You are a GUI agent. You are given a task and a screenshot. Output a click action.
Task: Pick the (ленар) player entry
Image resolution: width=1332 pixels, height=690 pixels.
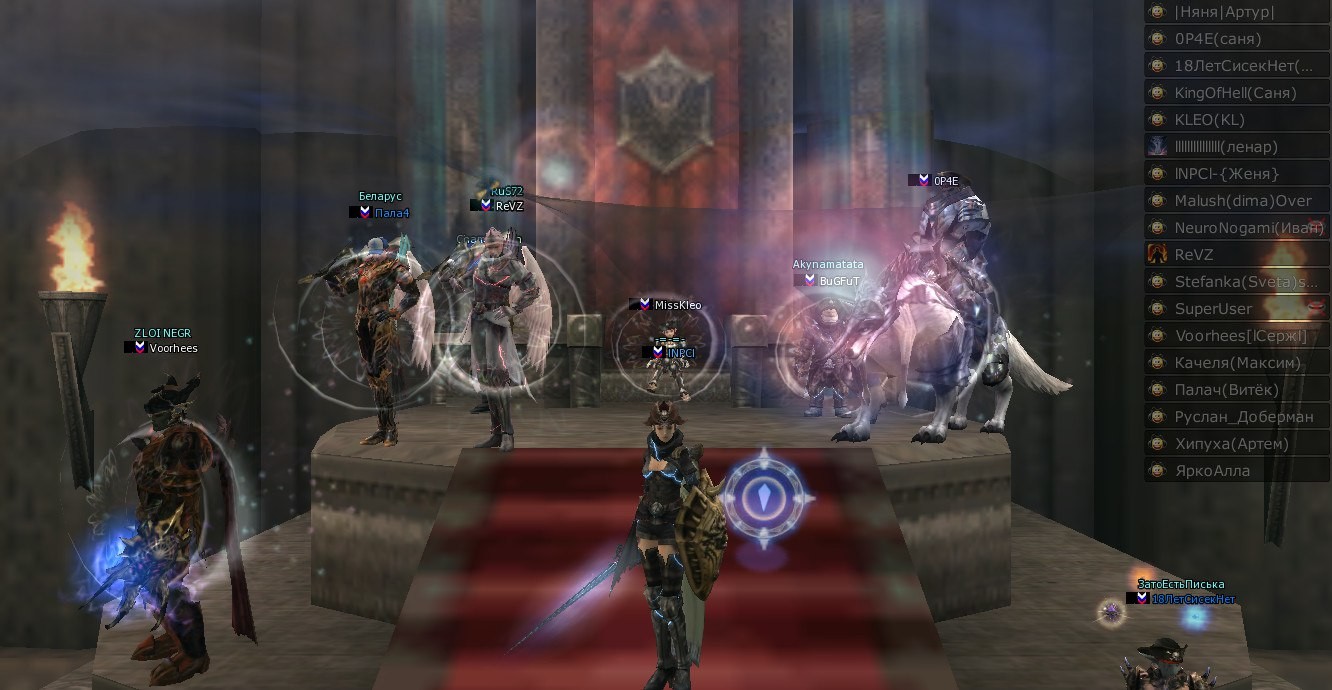click(x=1236, y=147)
